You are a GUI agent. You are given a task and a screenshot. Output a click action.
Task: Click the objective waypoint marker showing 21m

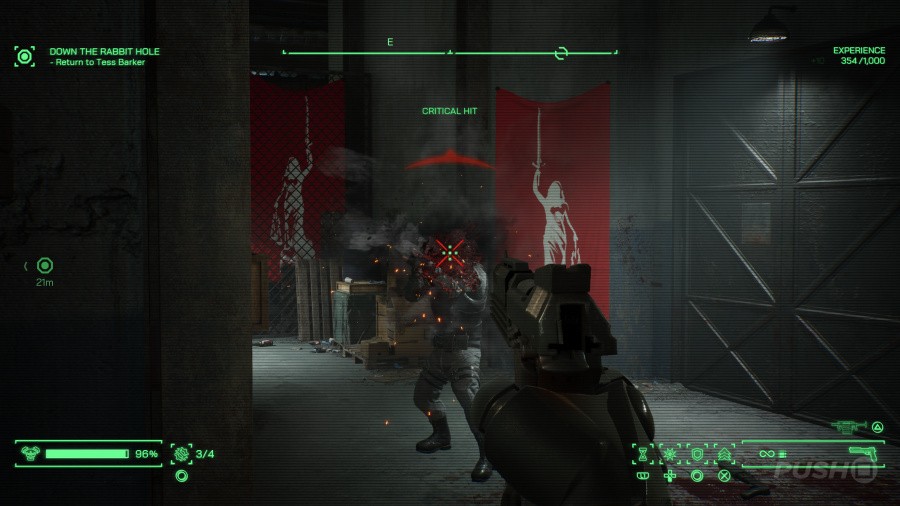44,265
